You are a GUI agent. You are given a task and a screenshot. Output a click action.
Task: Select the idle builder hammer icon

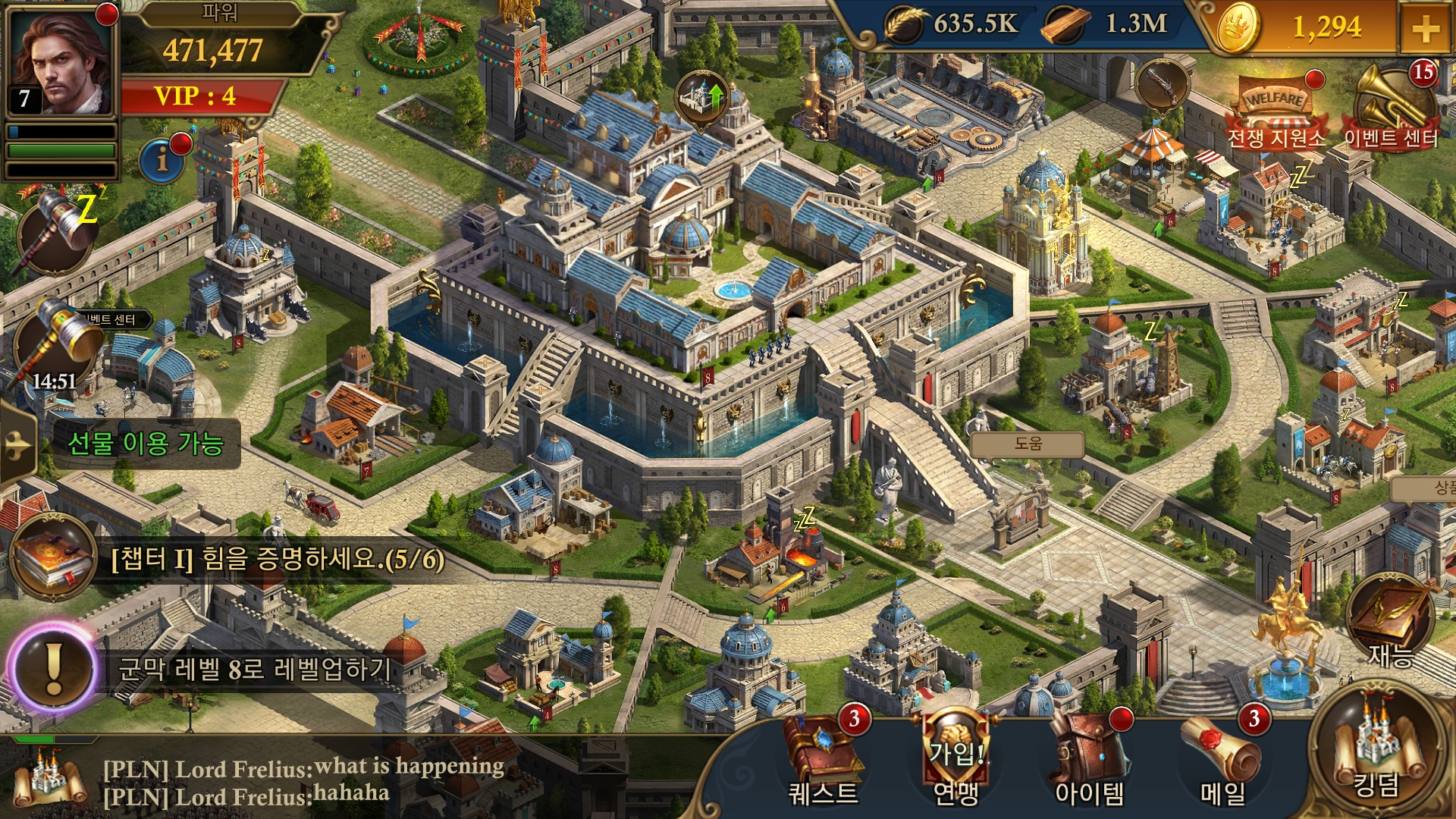click(57, 231)
